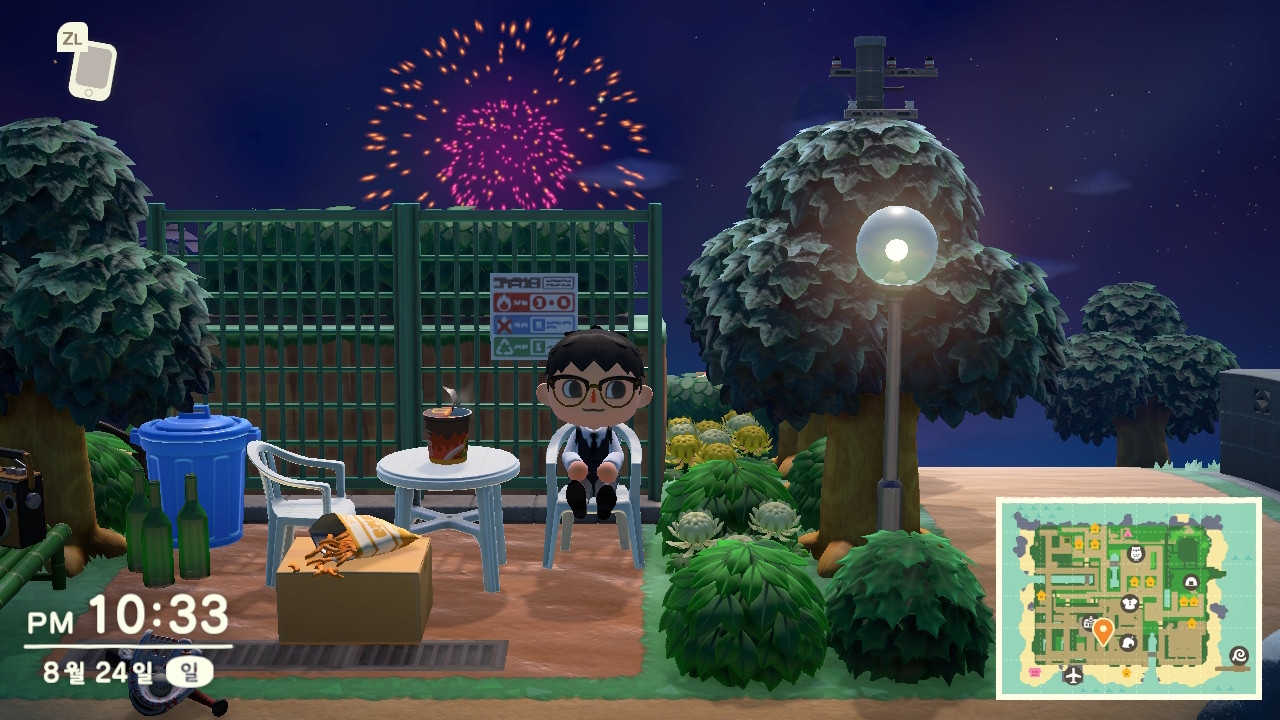1280x720 pixels.
Task: Open the NookPhone icon
Action: 92,70
